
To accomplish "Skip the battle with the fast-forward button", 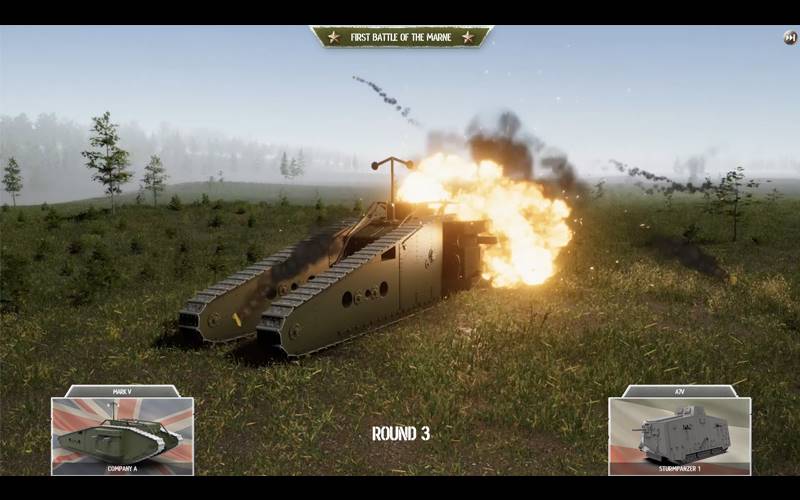I will pos(790,38).
